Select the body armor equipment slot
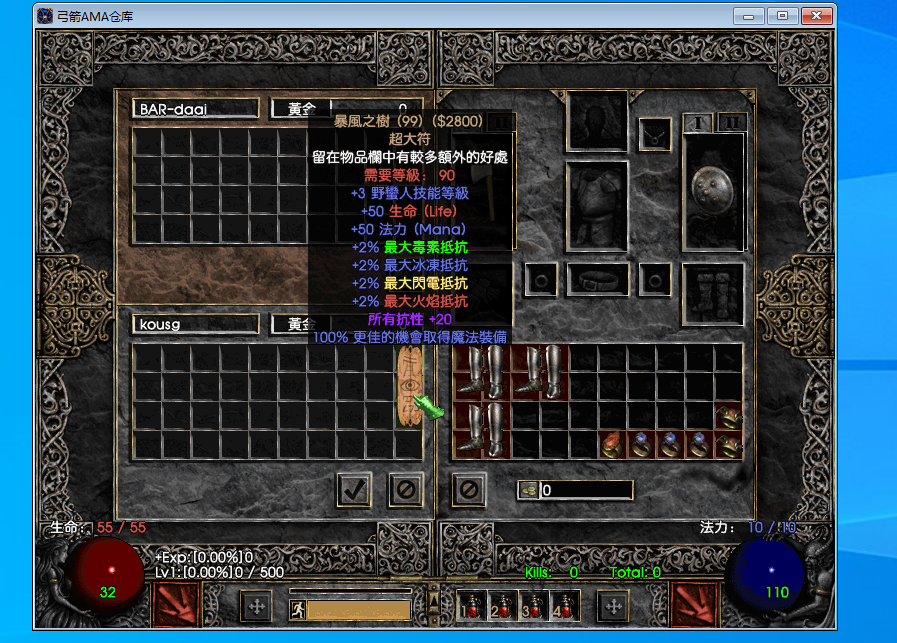Screen dimensions: 897x643 click(x=597, y=207)
